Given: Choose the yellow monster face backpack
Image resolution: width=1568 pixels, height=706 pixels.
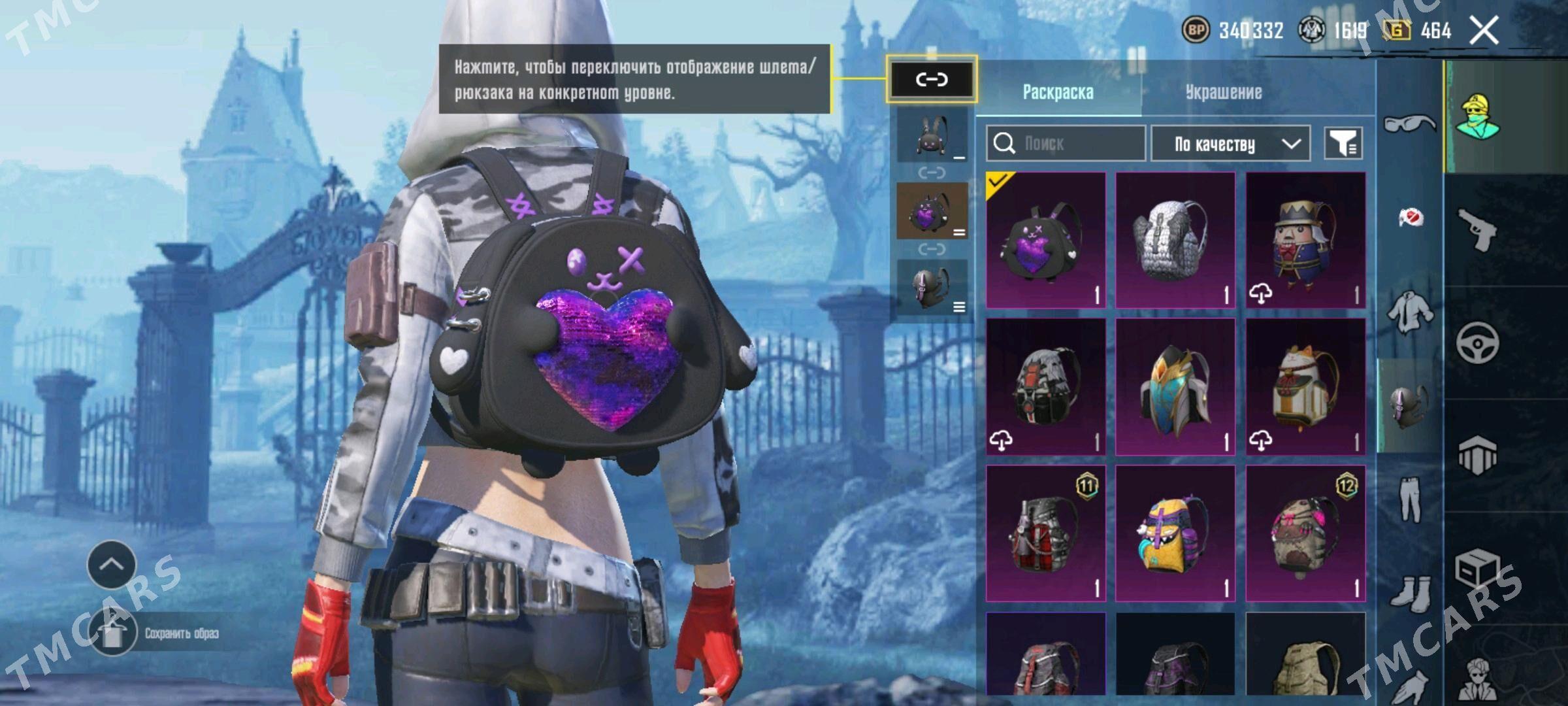Looking at the screenshot, I should [1175, 533].
